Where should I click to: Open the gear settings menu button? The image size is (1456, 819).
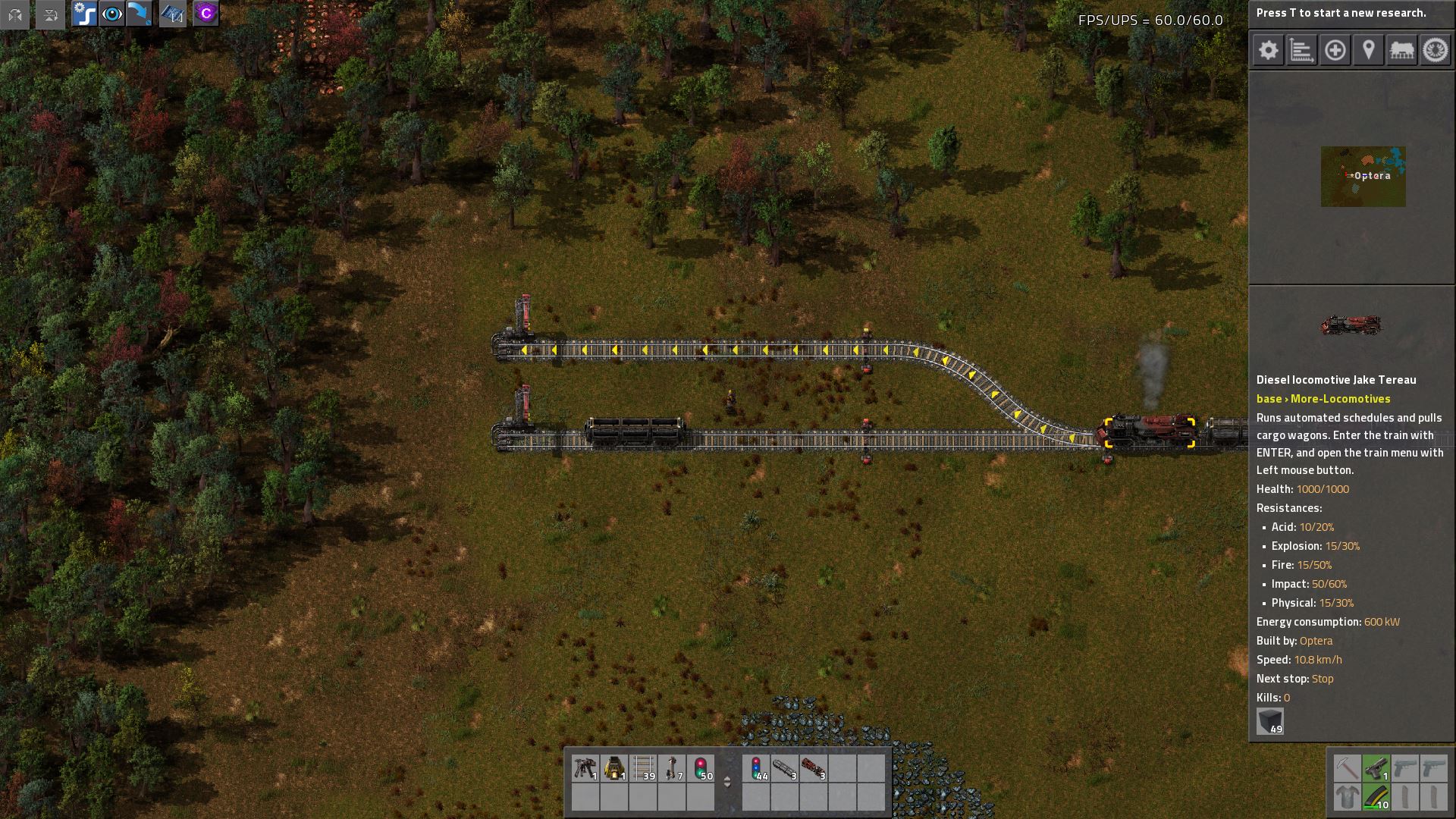pyautogui.click(x=1268, y=51)
